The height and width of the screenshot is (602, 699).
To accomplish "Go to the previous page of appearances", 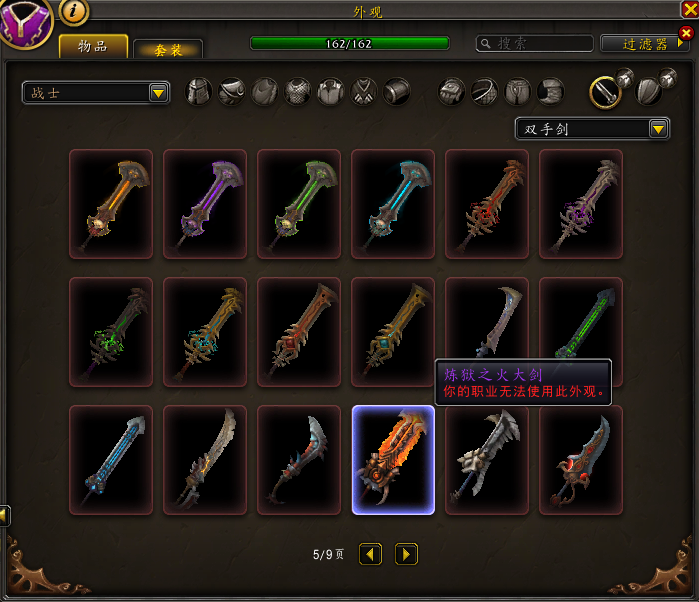I will [x=371, y=553].
